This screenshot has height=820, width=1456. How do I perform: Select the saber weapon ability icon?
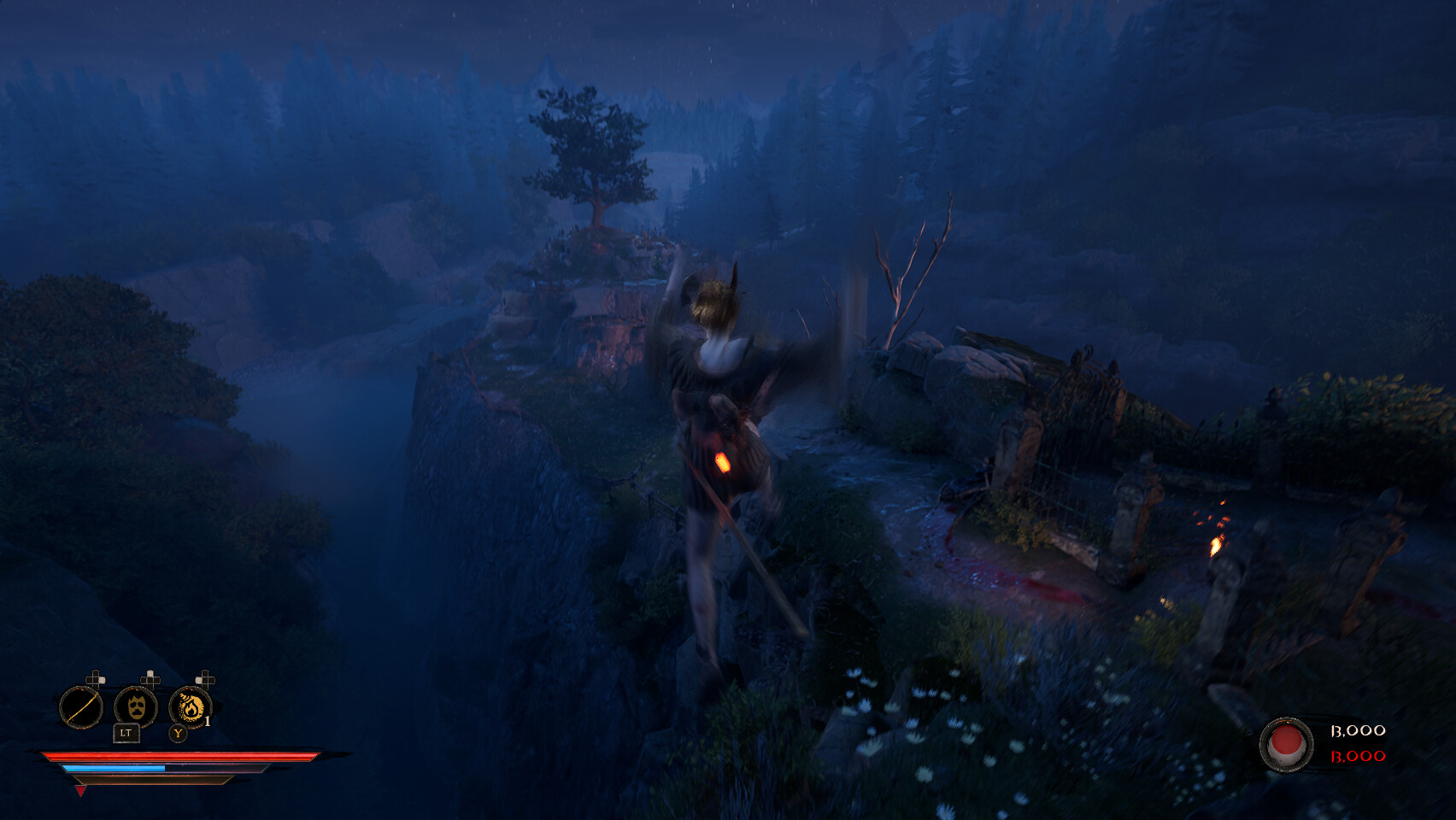coord(81,707)
